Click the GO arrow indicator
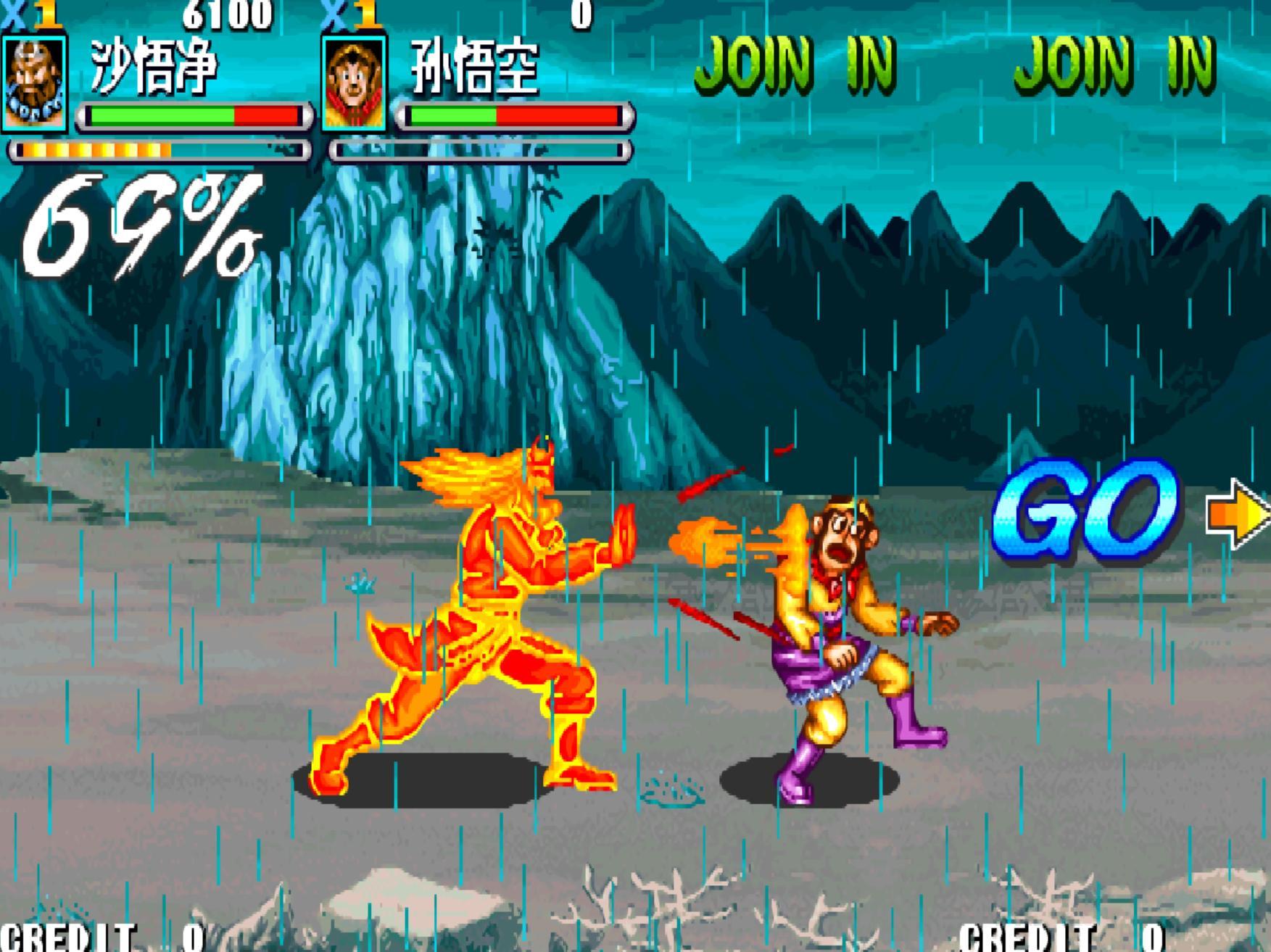The image size is (1271, 952). pos(1237,514)
